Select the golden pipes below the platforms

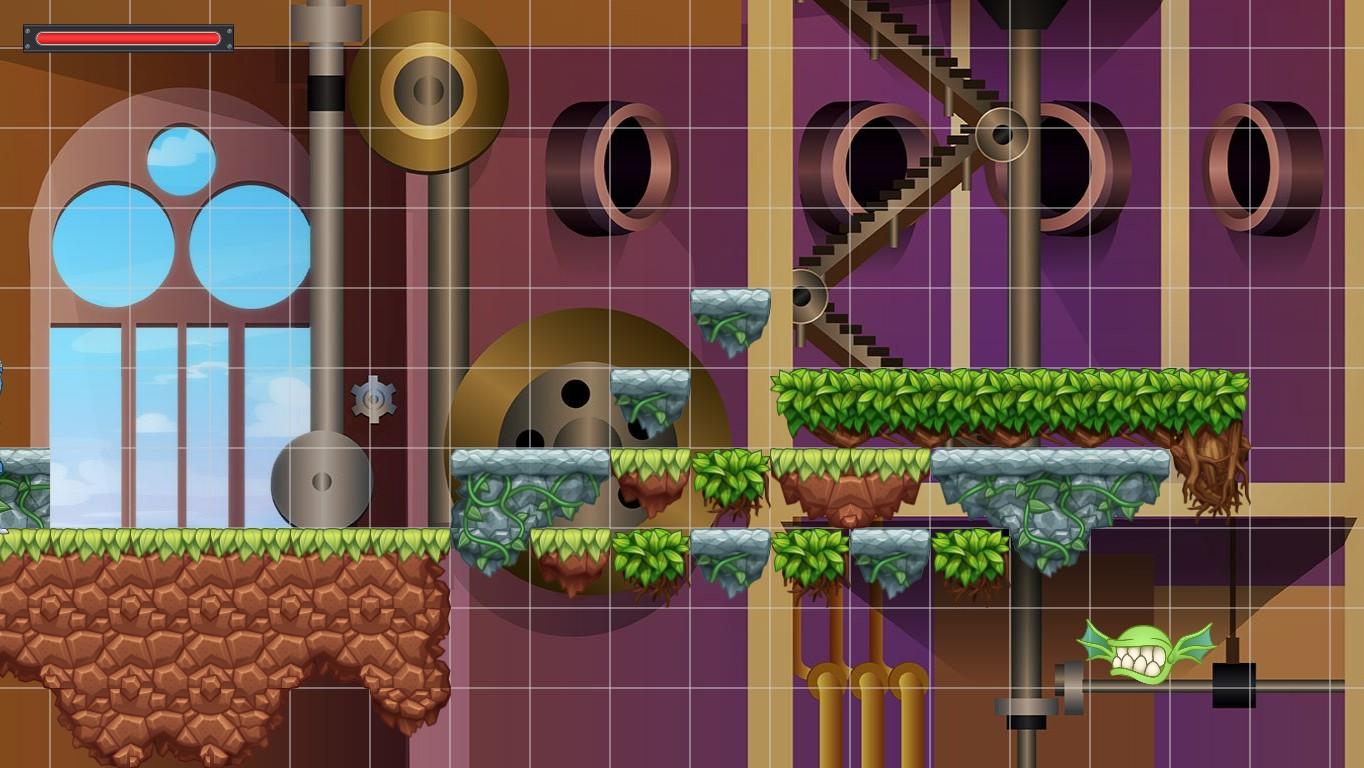tap(860, 650)
